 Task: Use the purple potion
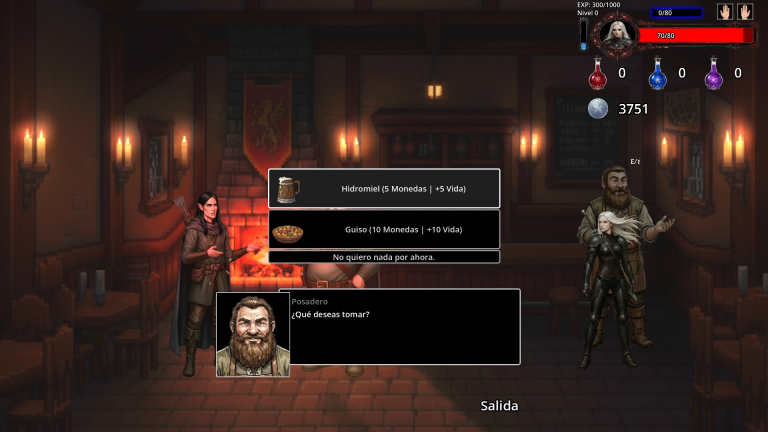[713, 73]
